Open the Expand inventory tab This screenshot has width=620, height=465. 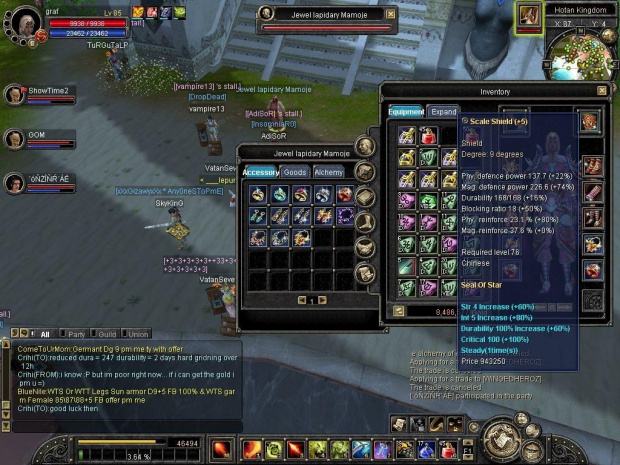point(443,112)
